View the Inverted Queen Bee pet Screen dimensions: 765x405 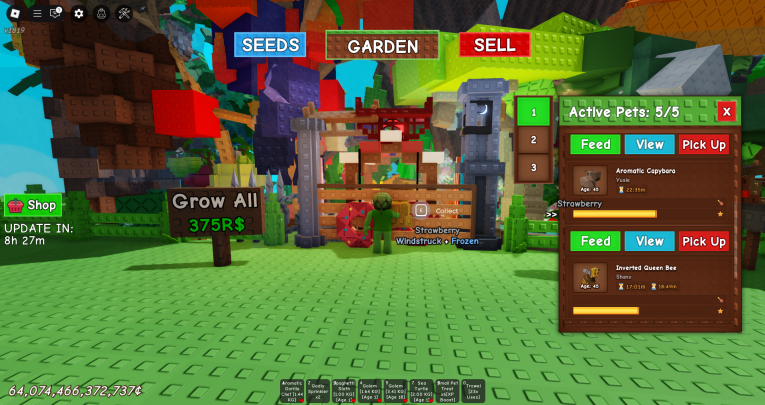click(649, 241)
